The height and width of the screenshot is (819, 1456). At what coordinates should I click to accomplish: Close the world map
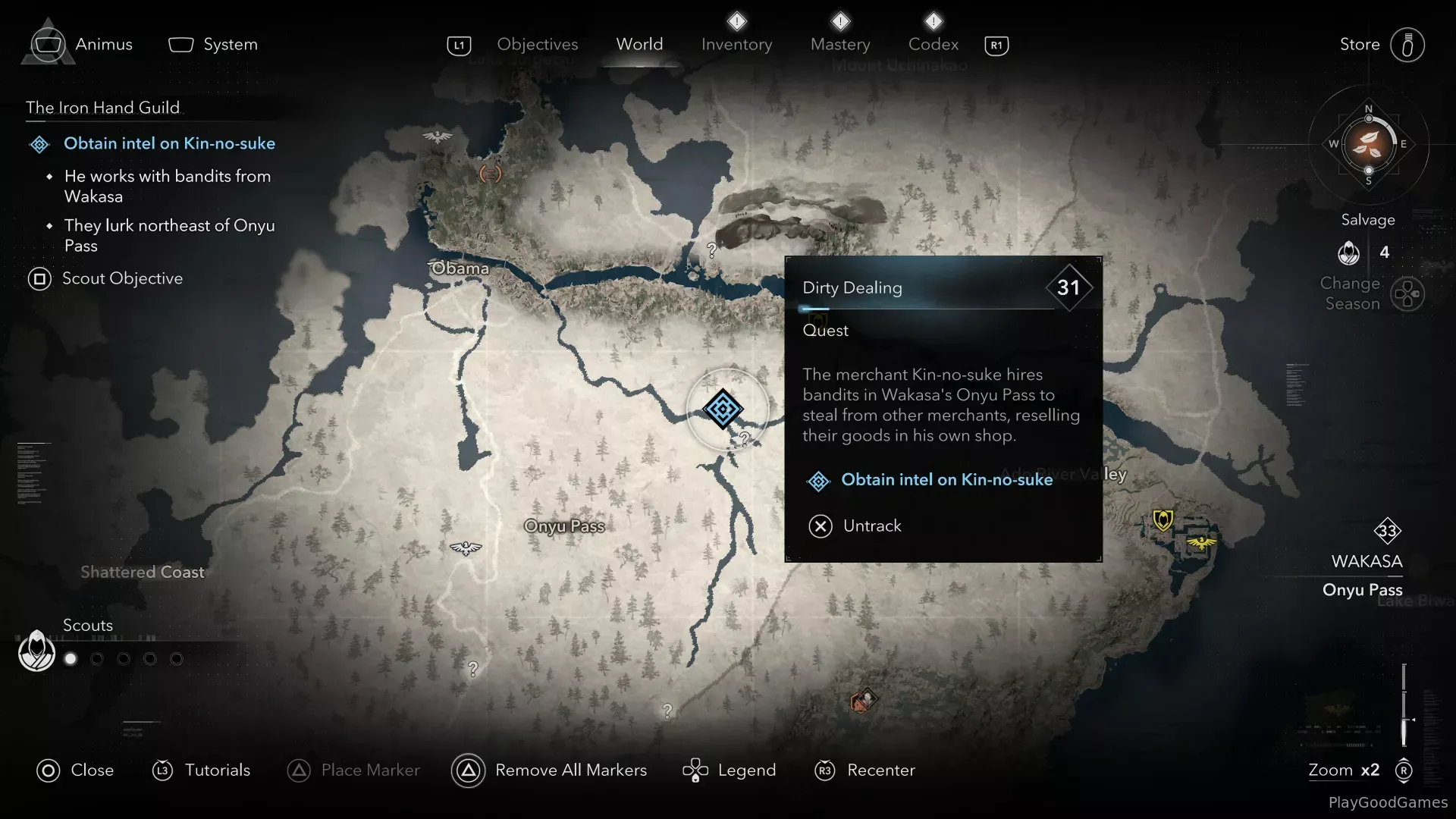coord(75,770)
